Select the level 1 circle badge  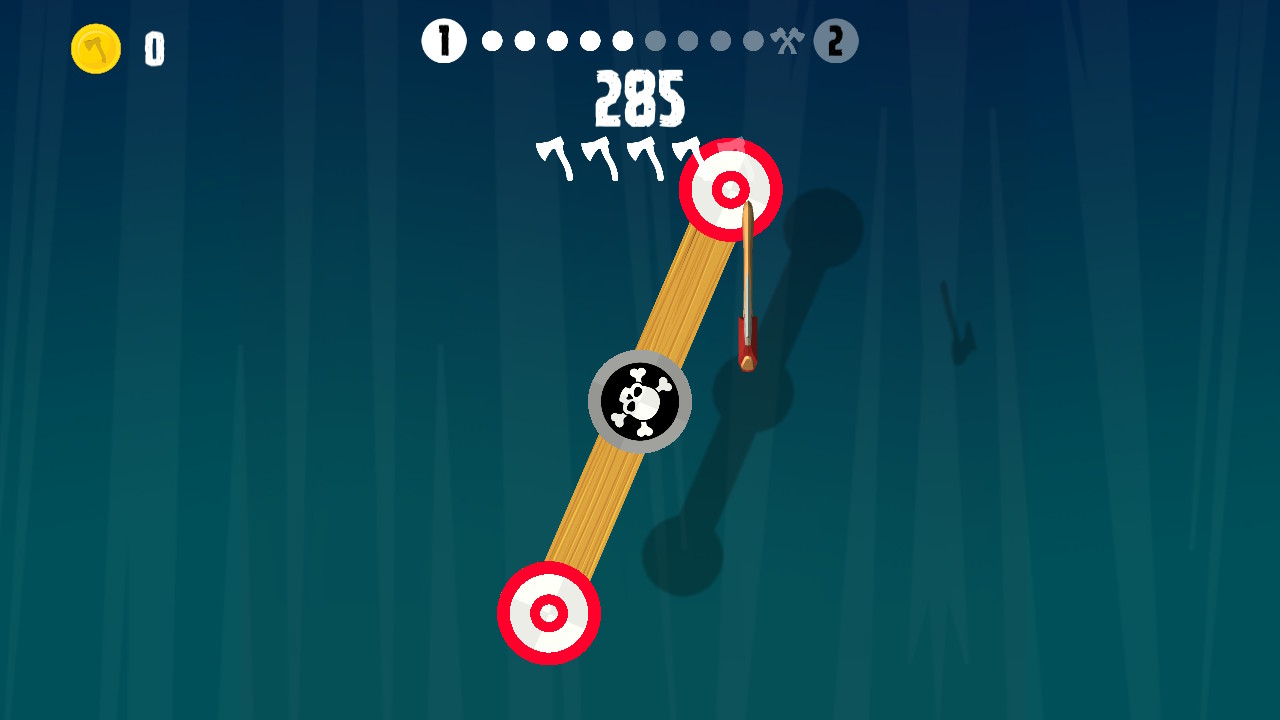(443, 41)
